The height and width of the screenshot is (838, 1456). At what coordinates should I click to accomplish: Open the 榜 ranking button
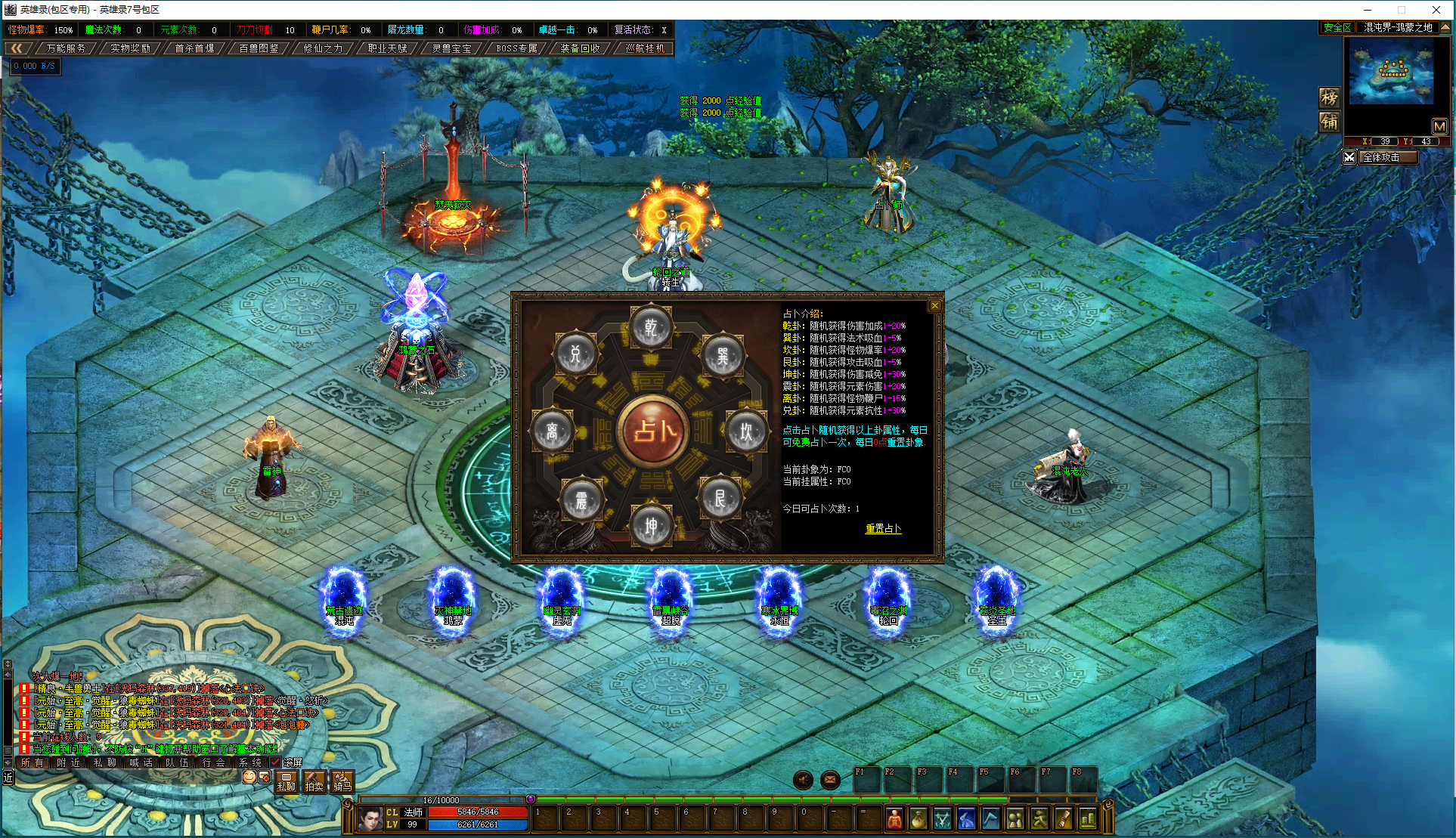[1329, 97]
